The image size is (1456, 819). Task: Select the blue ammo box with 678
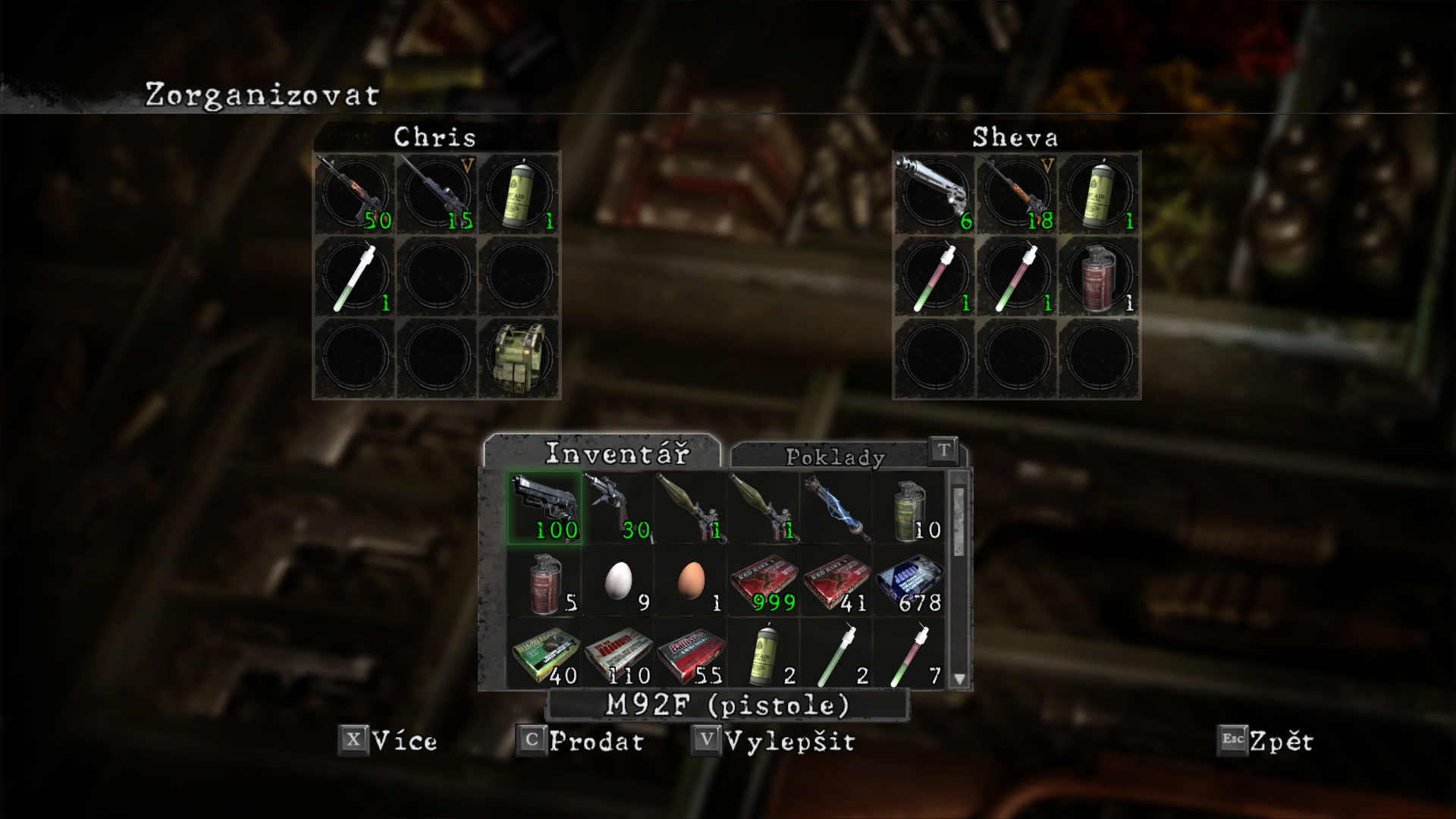pos(908,582)
